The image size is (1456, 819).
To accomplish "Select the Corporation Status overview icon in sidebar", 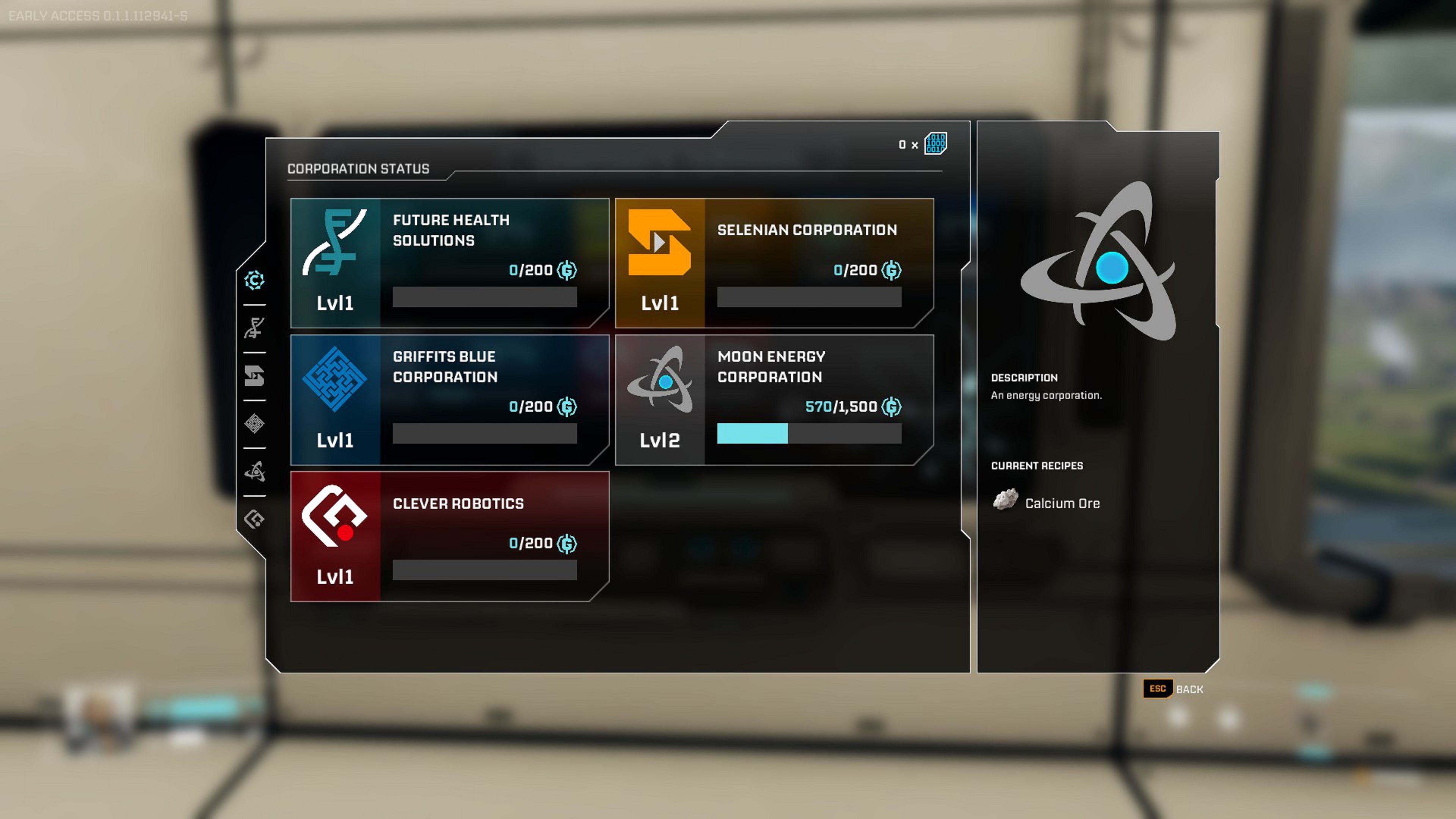I will pos(254,280).
